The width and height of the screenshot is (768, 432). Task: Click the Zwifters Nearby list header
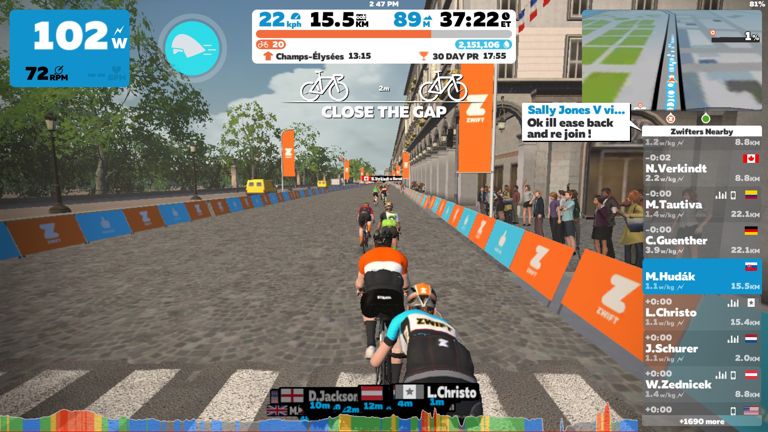coord(702,131)
